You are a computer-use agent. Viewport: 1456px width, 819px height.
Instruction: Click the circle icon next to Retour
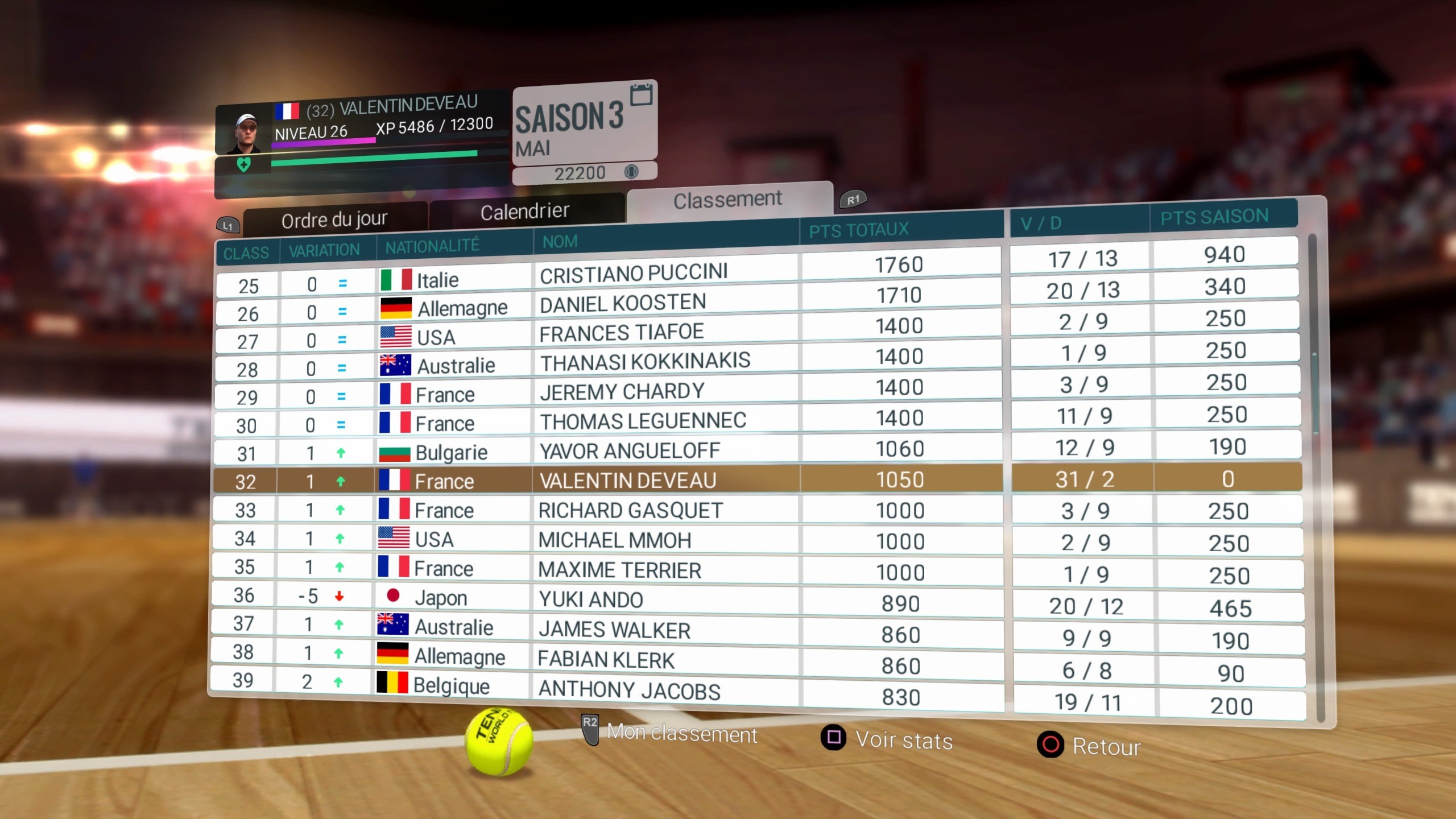coord(1051,746)
